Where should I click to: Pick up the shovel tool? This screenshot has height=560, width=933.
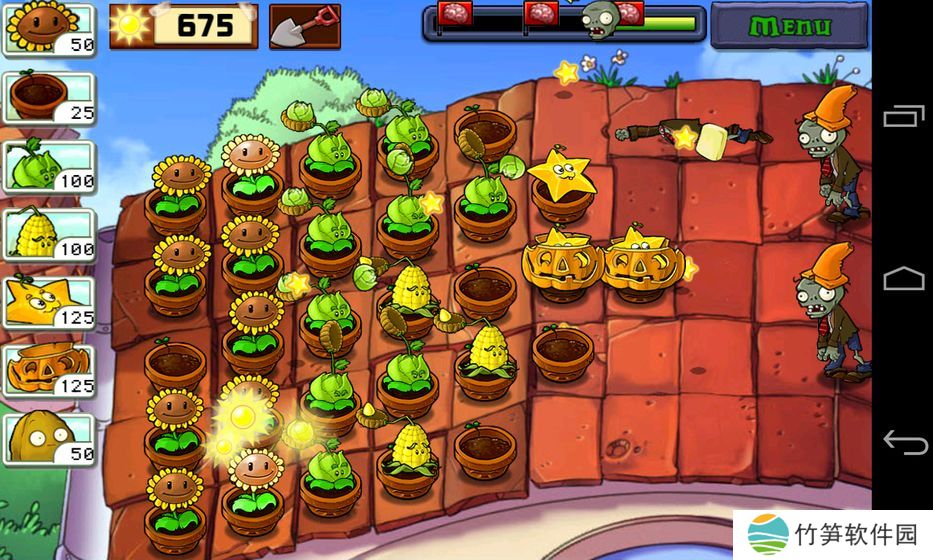304,26
